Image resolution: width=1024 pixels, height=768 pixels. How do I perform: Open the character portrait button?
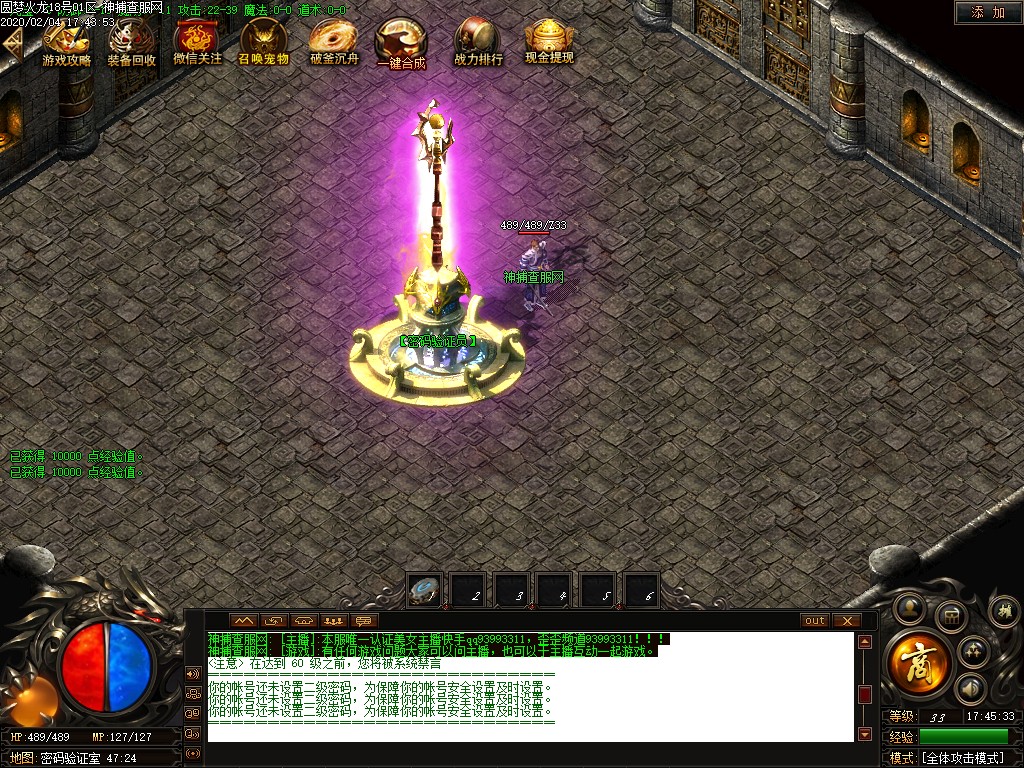tap(910, 606)
